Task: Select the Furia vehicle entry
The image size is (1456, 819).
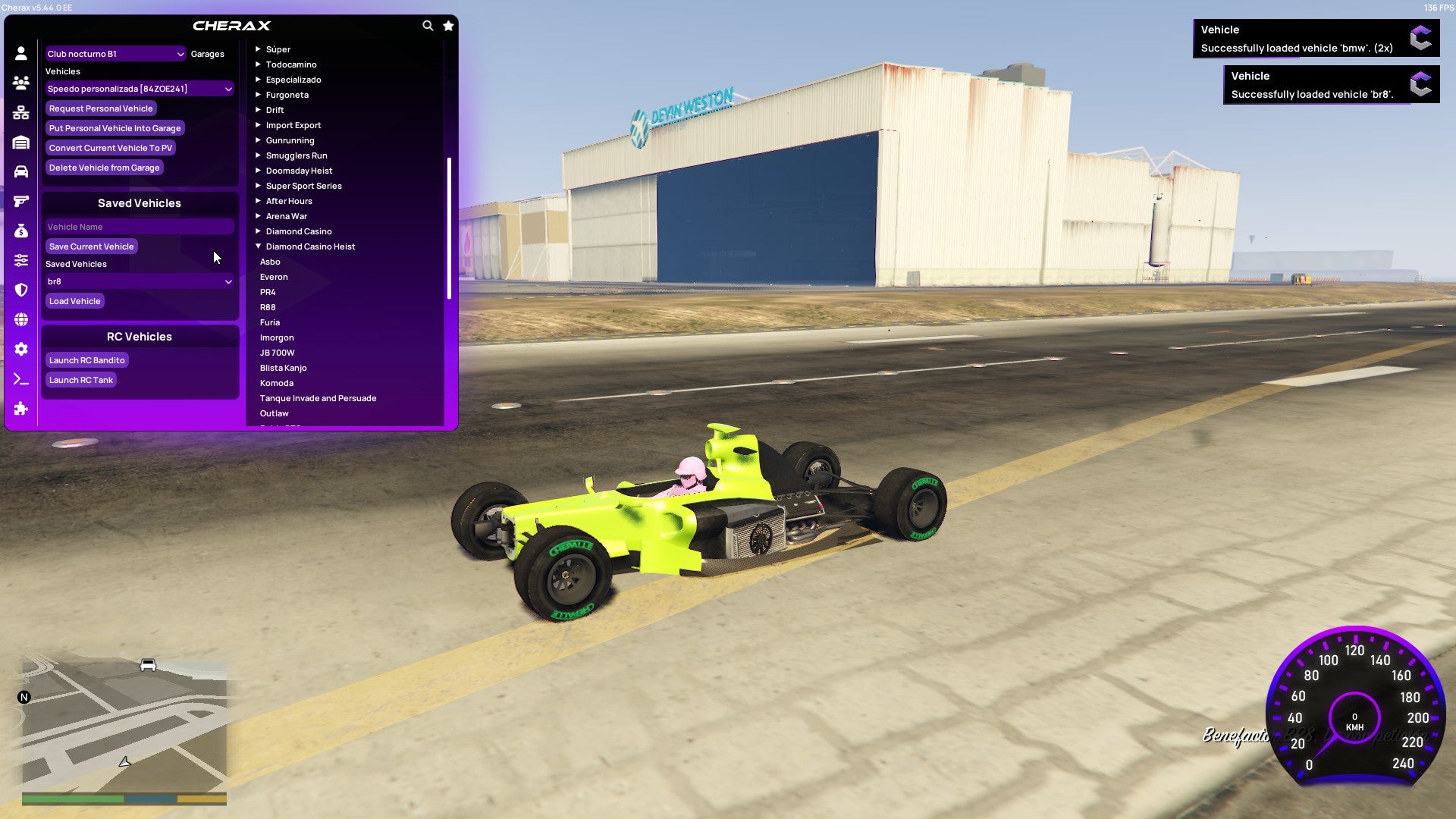Action: 271,322
